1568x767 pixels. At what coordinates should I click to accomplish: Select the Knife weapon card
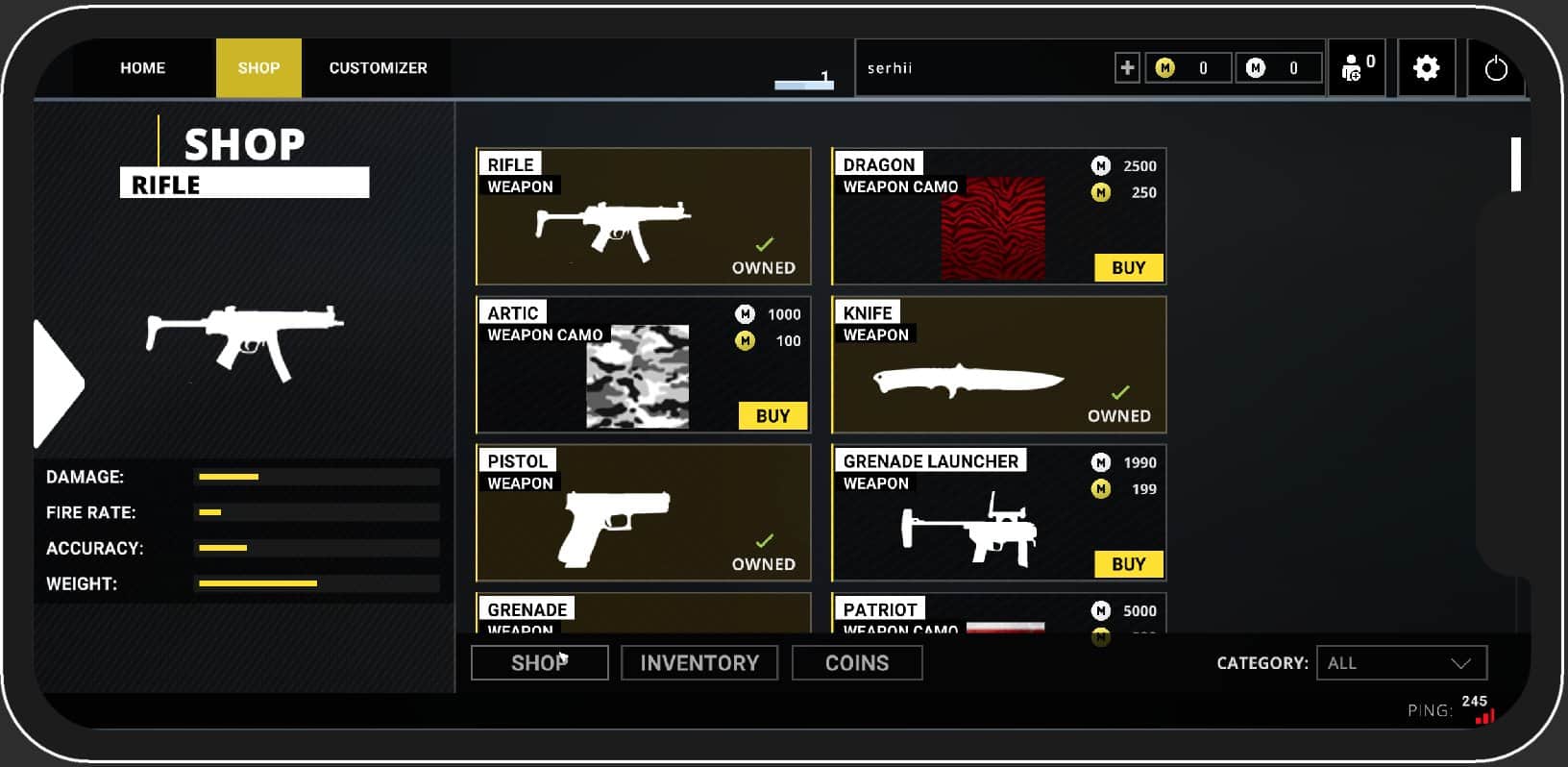click(998, 365)
